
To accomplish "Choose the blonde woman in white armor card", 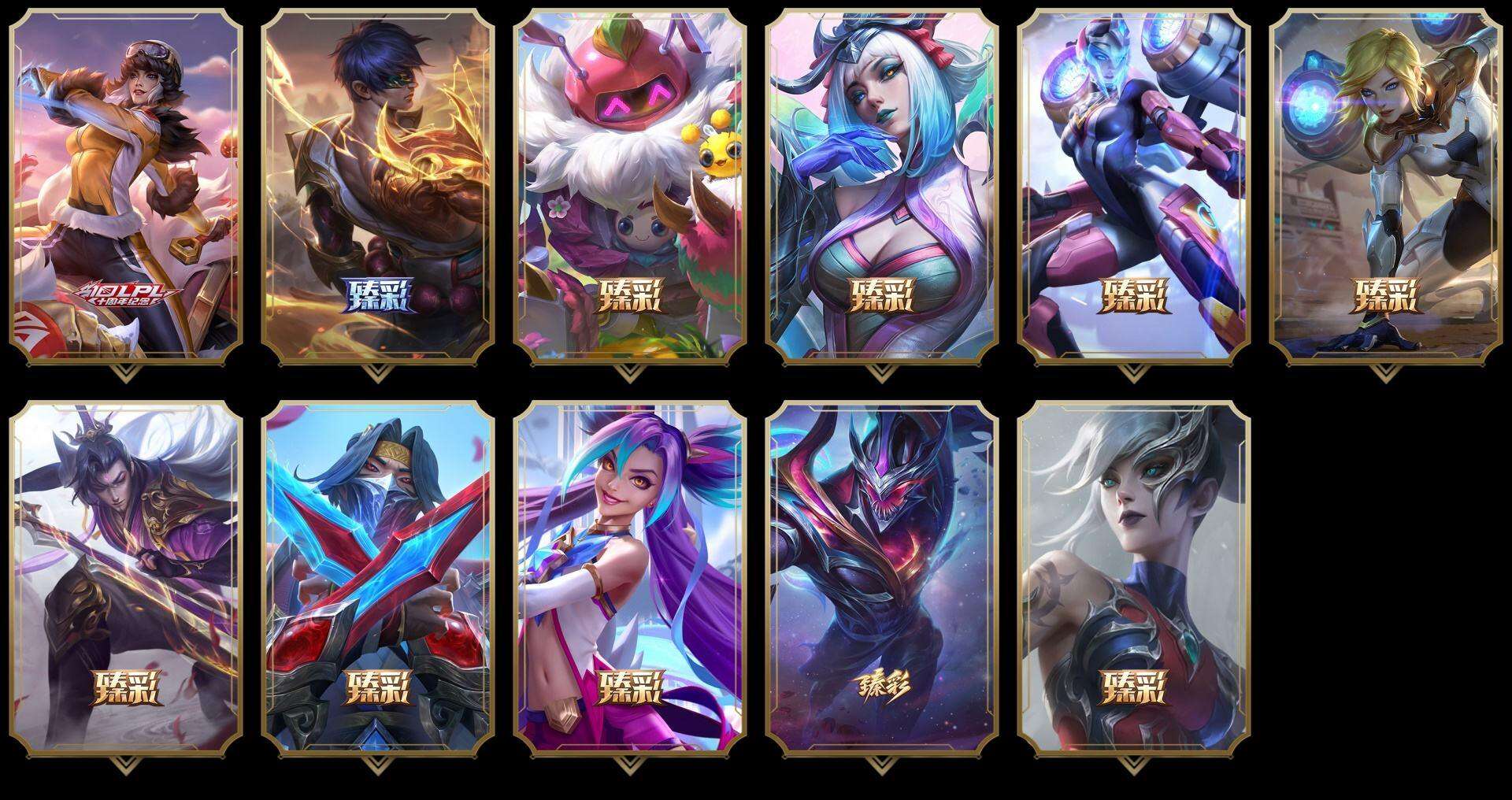I will tap(1385, 186).
